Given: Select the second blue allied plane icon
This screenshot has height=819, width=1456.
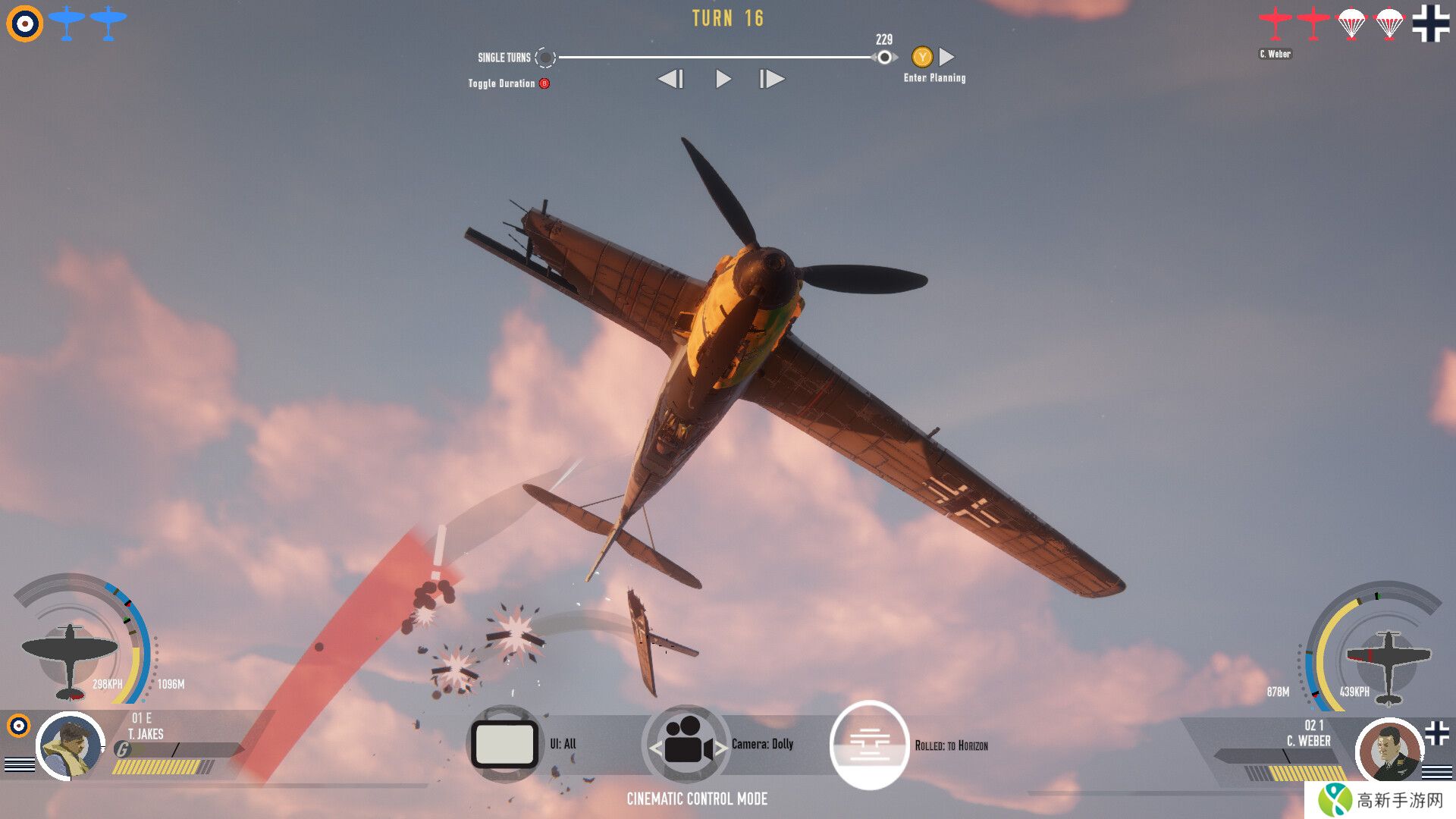Looking at the screenshot, I should pyautogui.click(x=108, y=23).
